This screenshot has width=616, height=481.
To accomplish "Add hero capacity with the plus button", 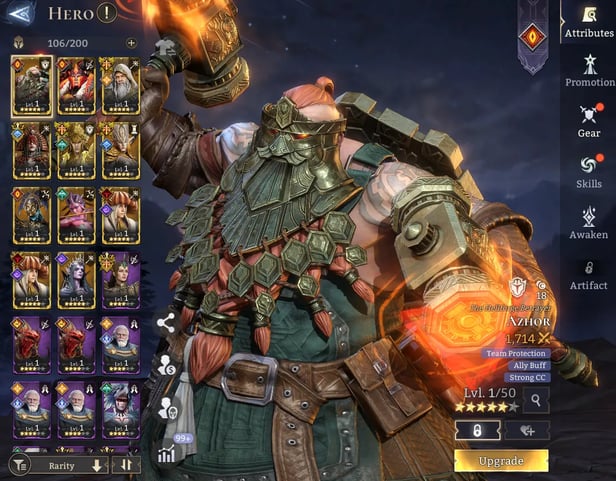I will tap(131, 43).
